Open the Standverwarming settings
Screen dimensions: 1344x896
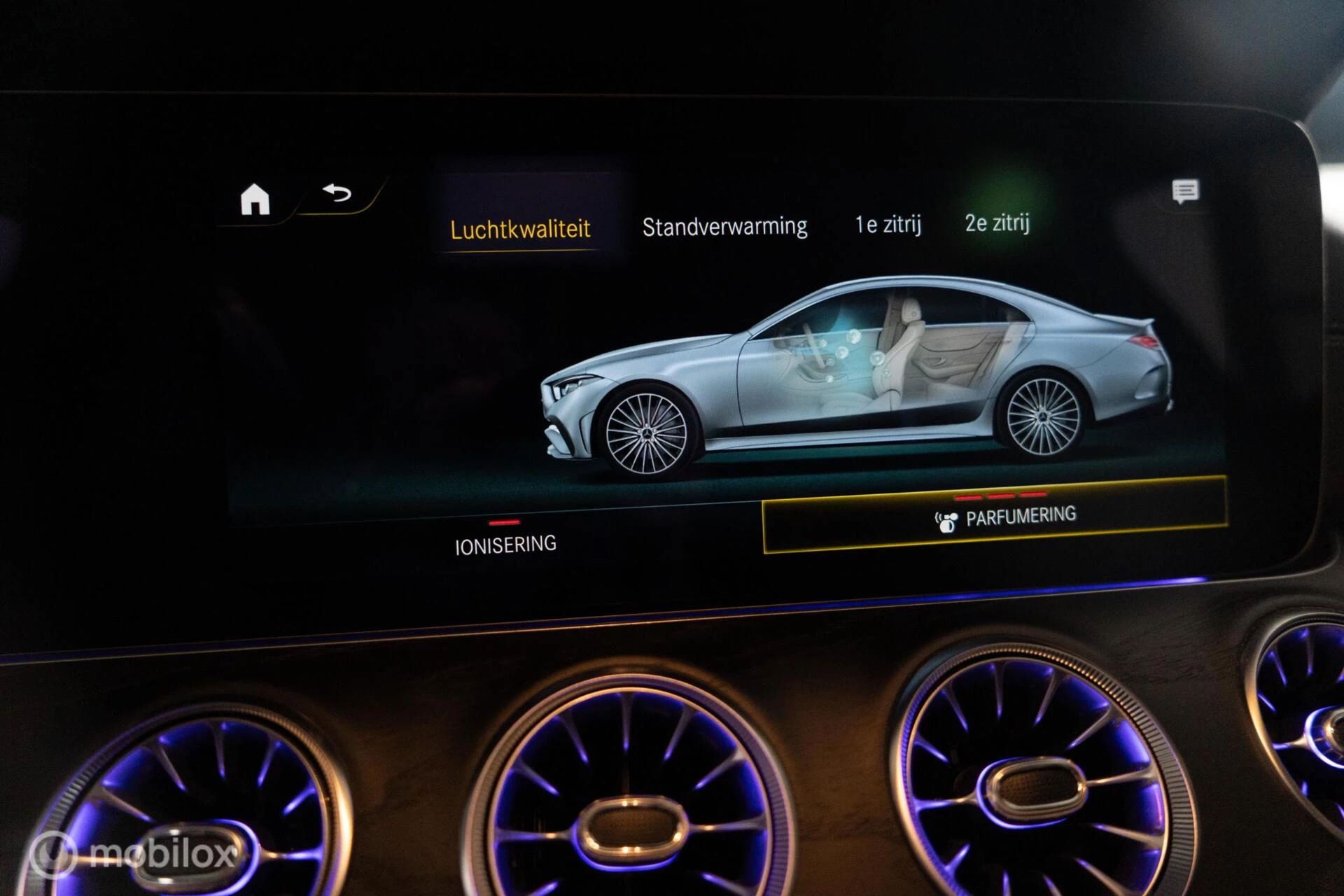(x=725, y=224)
